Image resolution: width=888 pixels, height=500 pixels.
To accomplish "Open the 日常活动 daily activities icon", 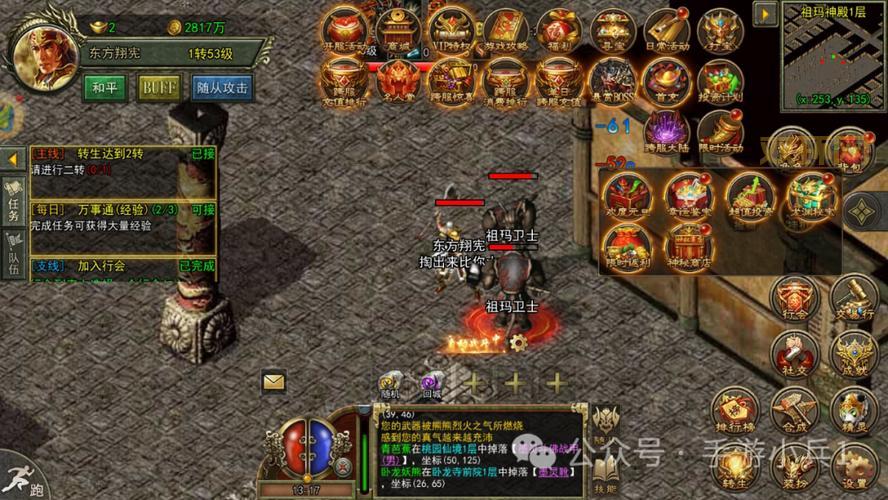I will click(665, 31).
